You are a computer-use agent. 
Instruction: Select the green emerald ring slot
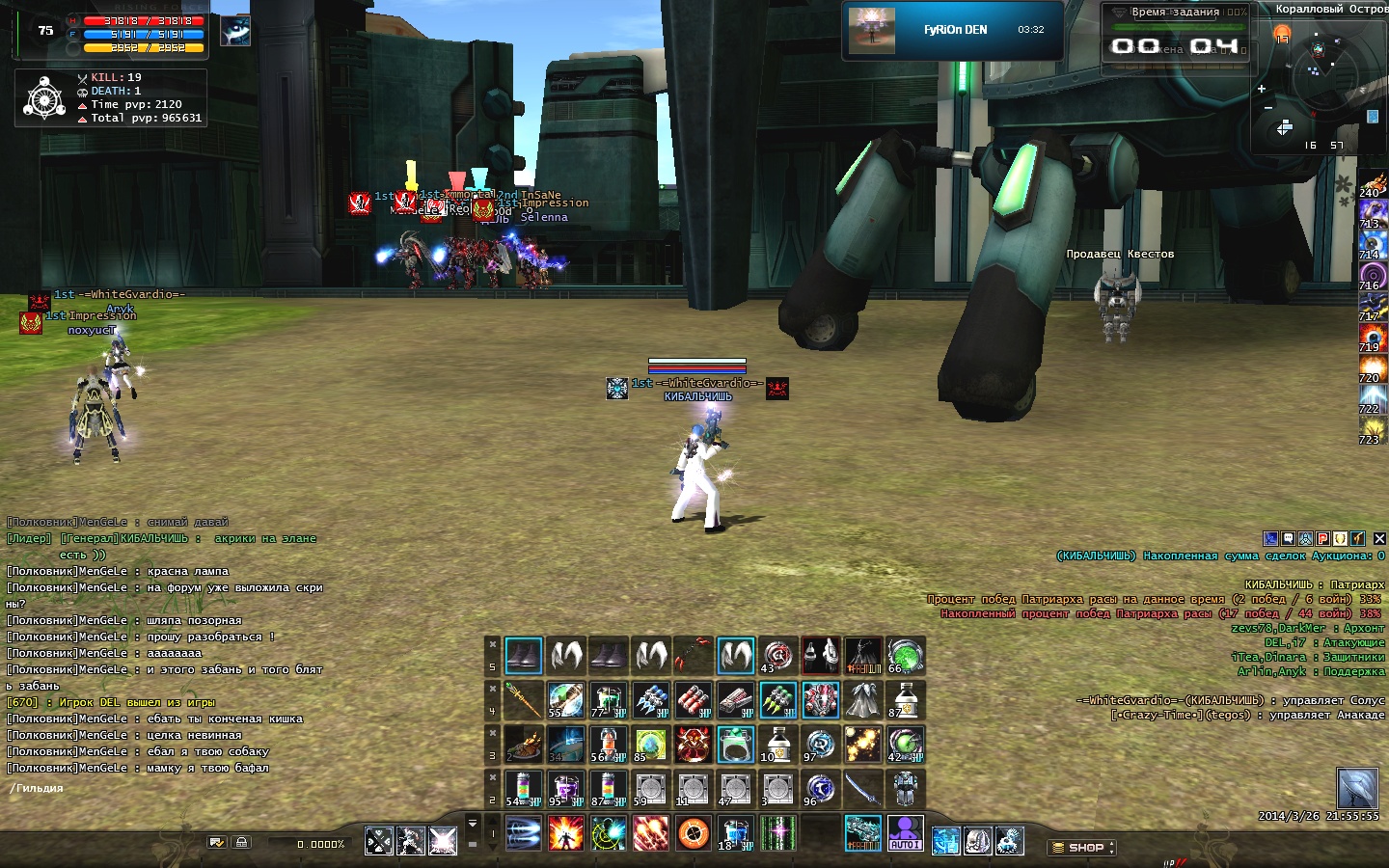pos(735,745)
